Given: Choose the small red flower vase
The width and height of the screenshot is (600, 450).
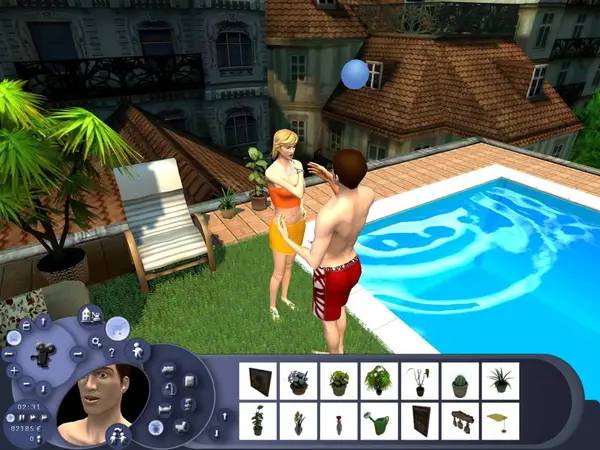Looking at the screenshot, I should (x=339, y=421).
